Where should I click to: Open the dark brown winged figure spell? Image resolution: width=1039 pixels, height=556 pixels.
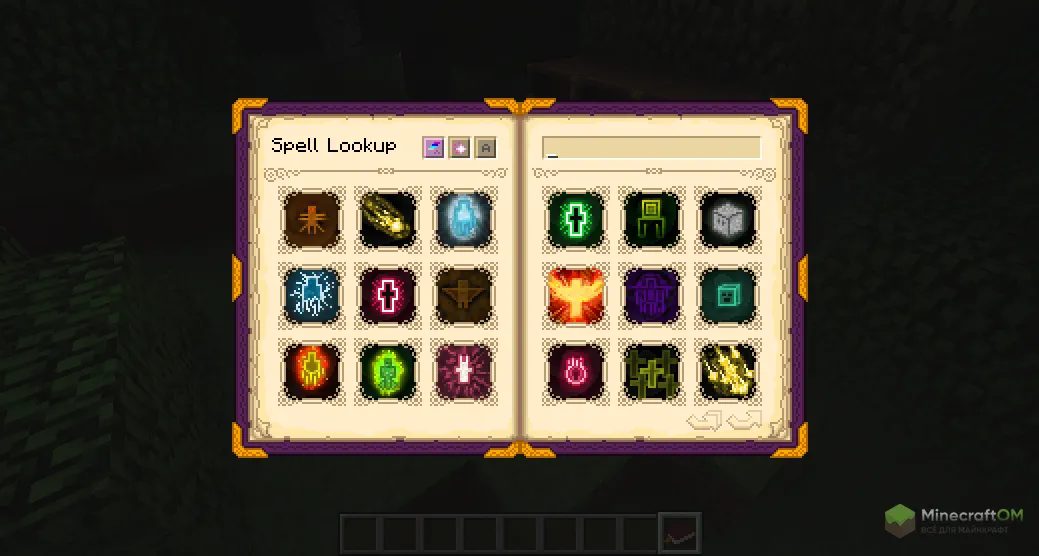(x=463, y=295)
